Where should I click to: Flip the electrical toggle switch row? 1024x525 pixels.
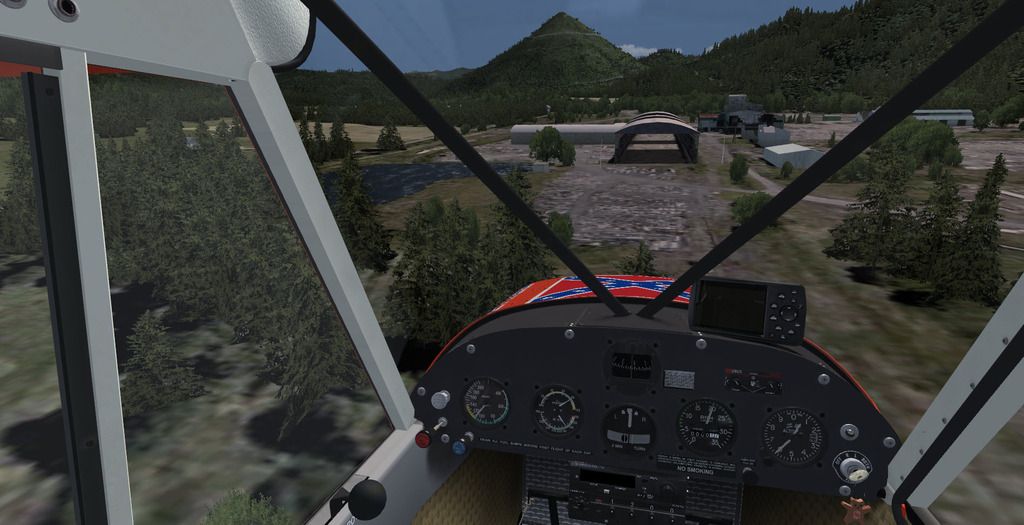(x=753, y=382)
